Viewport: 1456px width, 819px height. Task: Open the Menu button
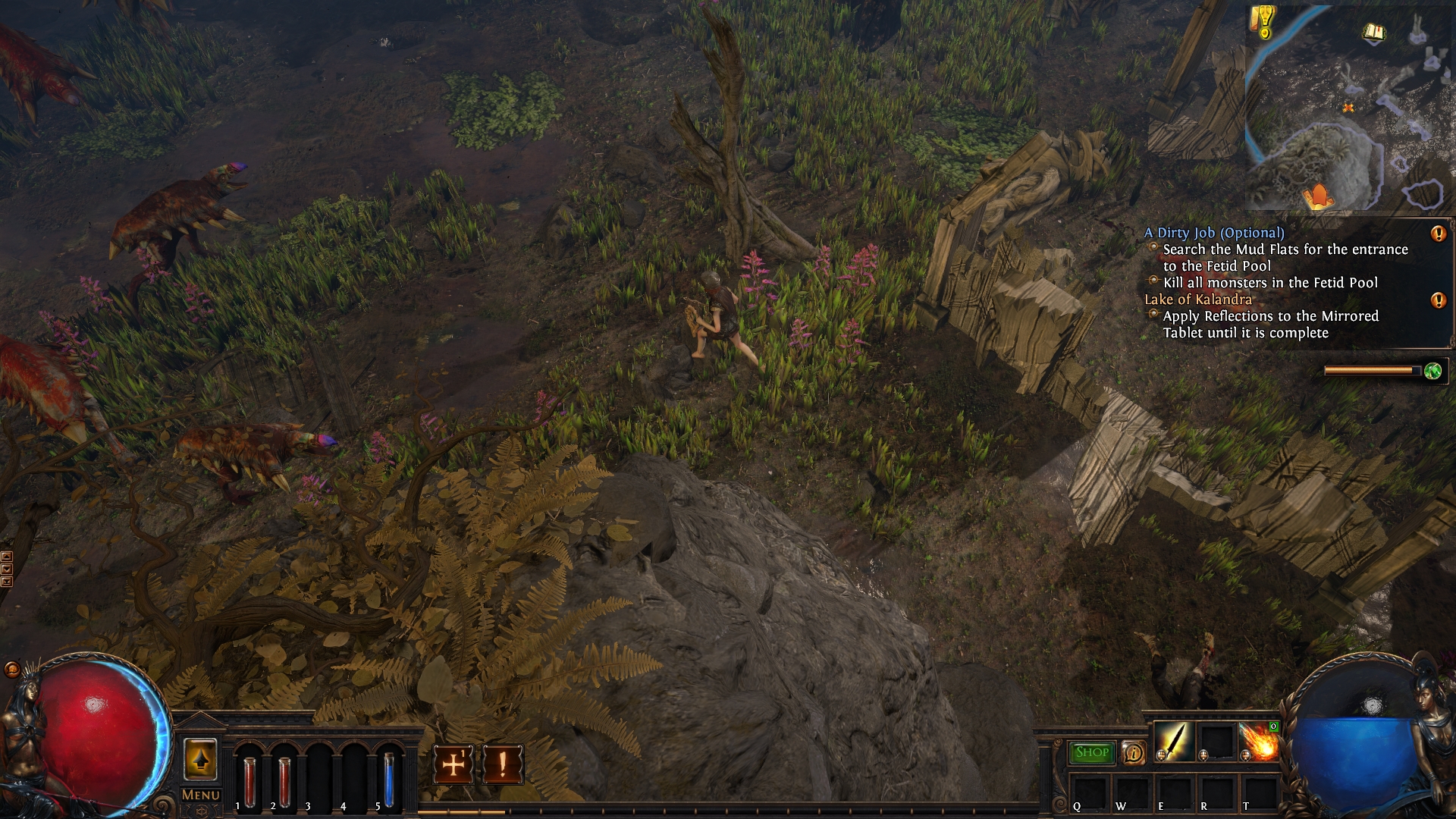click(x=201, y=795)
